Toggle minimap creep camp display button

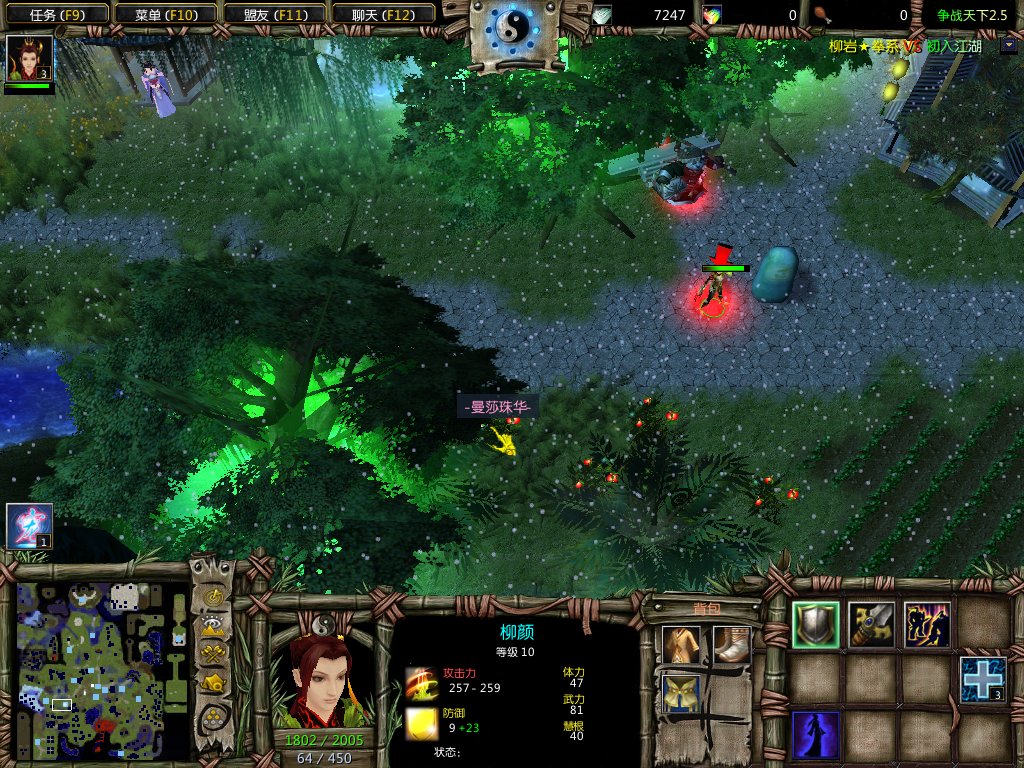point(212,684)
